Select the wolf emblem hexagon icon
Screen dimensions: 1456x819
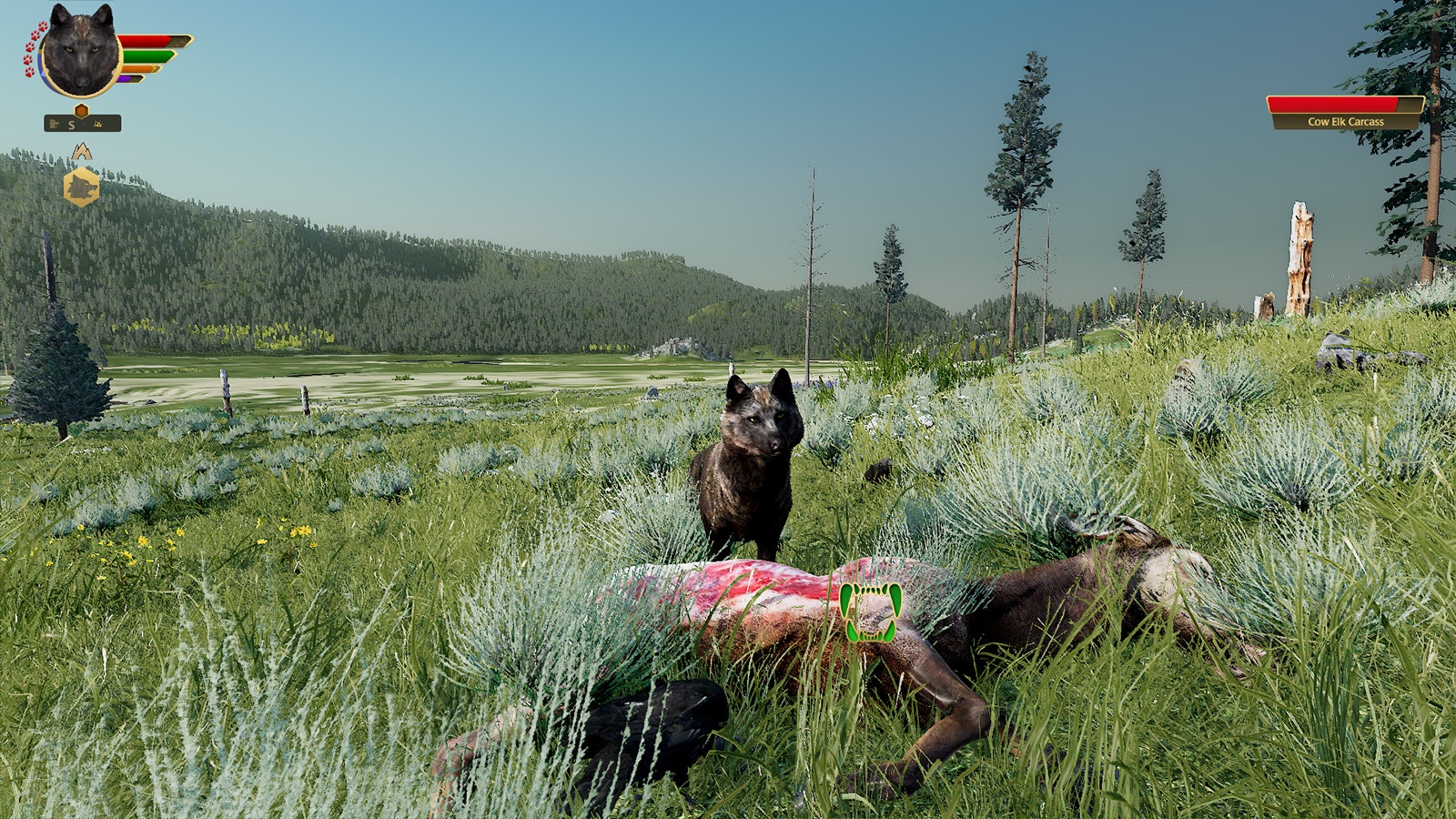83,187
